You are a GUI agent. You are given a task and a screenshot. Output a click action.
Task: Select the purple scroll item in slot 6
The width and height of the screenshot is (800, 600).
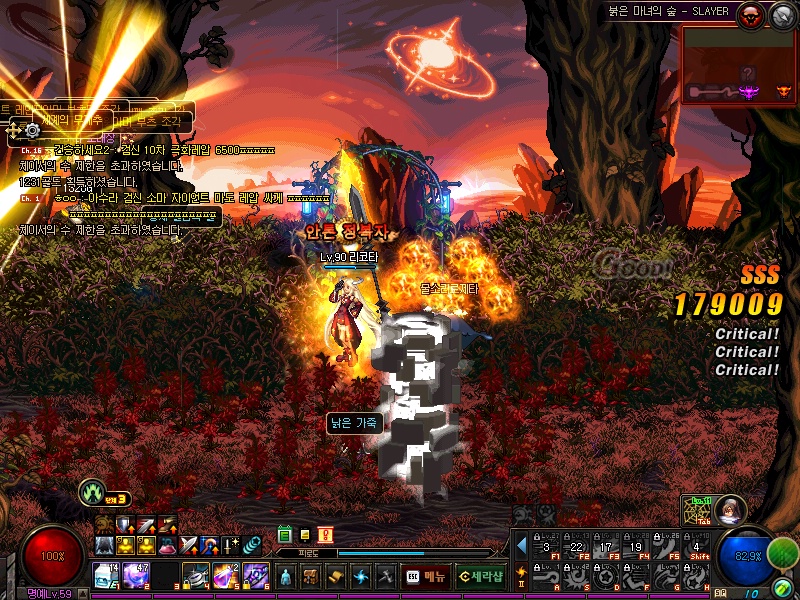point(256,576)
